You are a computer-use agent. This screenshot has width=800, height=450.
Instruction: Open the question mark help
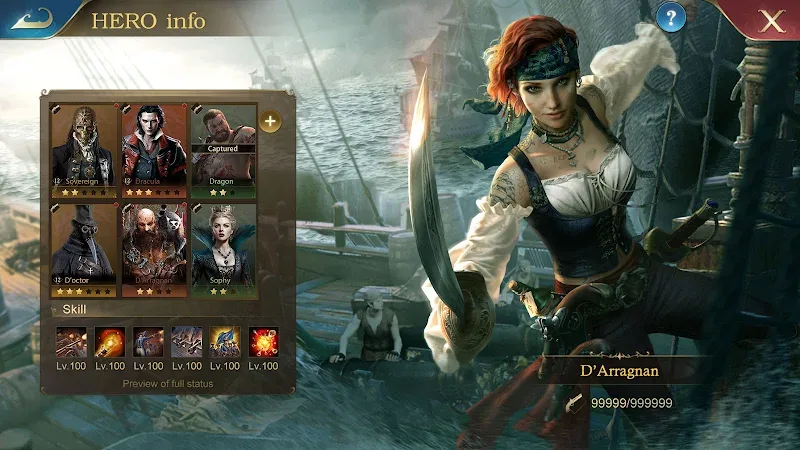pyautogui.click(x=672, y=17)
